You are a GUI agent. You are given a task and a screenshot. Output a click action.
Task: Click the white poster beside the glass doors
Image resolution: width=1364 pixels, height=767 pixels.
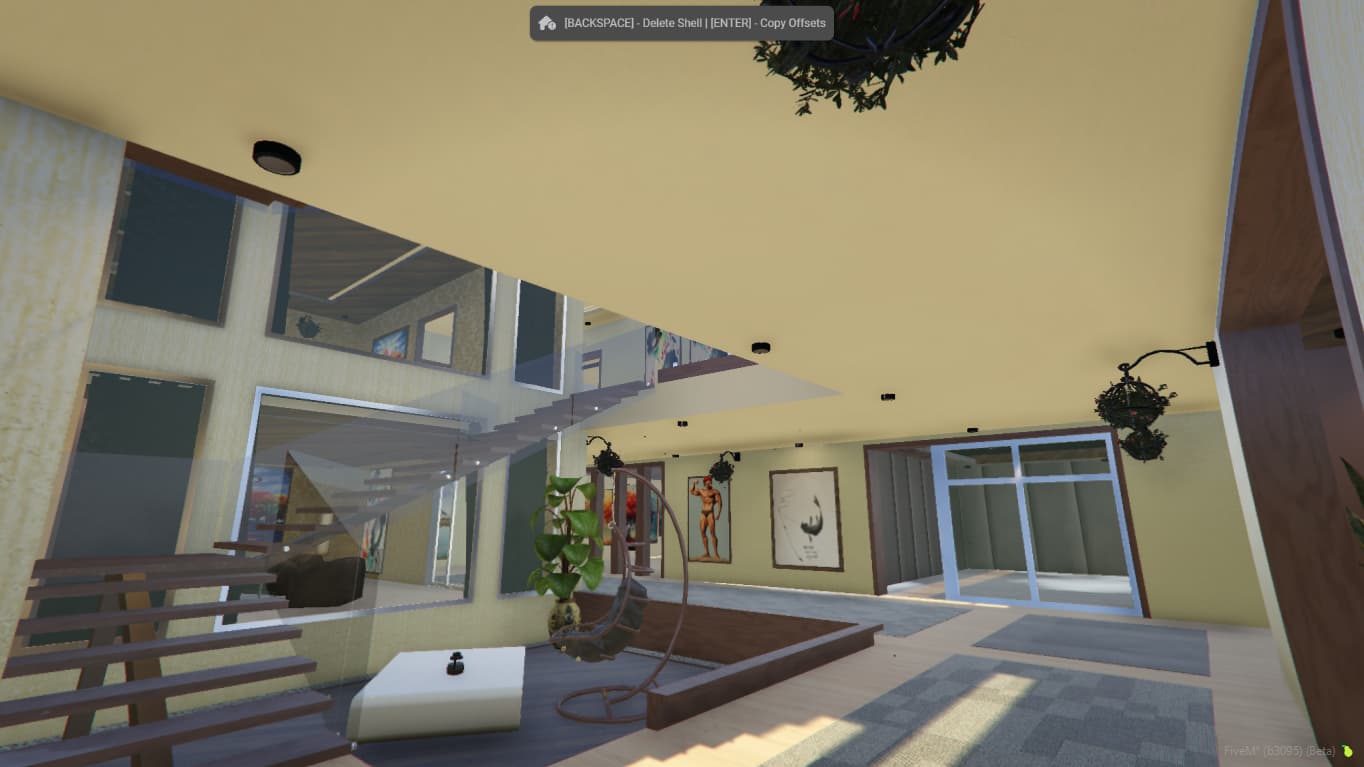(x=807, y=518)
